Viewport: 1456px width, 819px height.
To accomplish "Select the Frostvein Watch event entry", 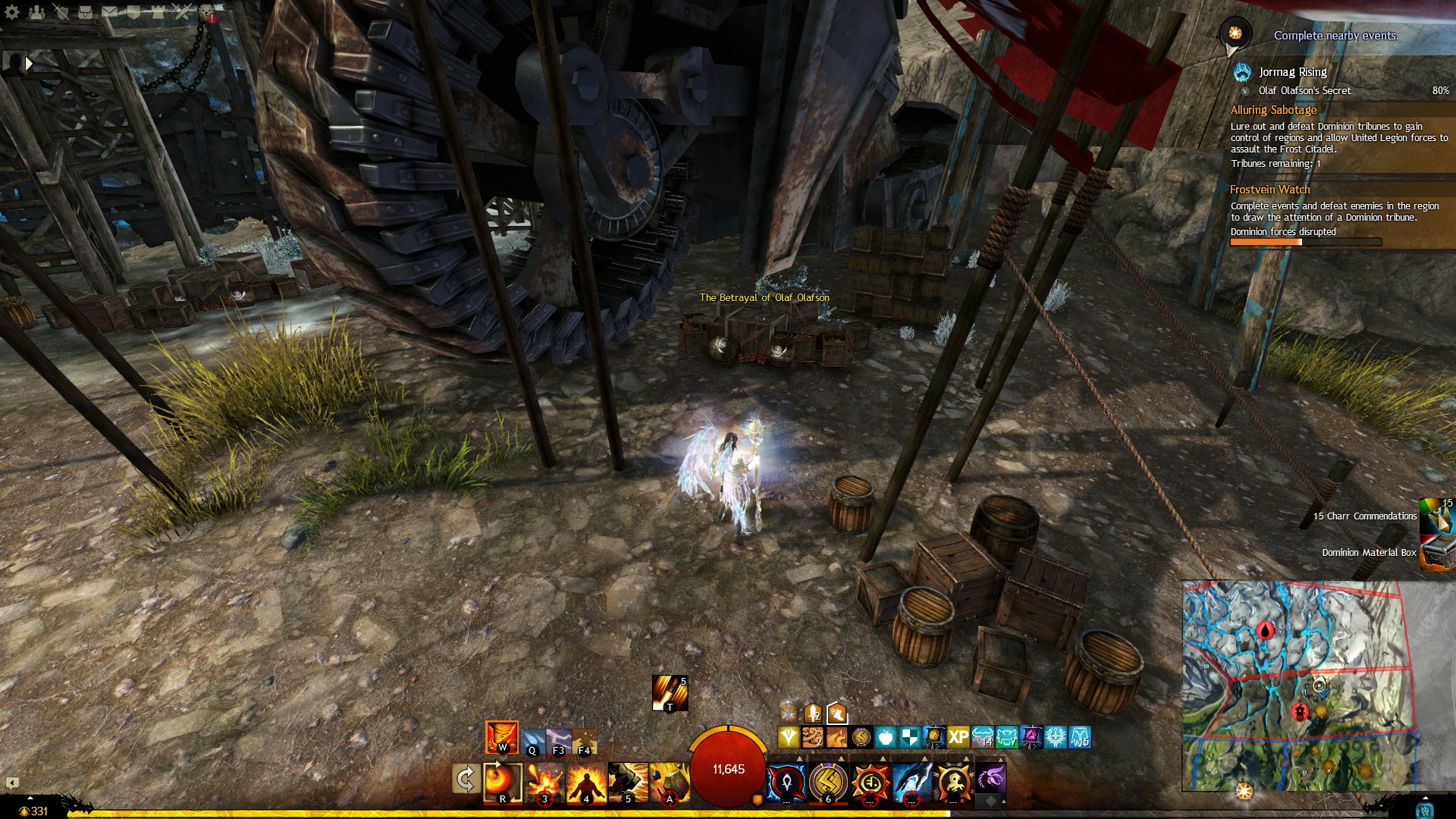I will (1269, 190).
